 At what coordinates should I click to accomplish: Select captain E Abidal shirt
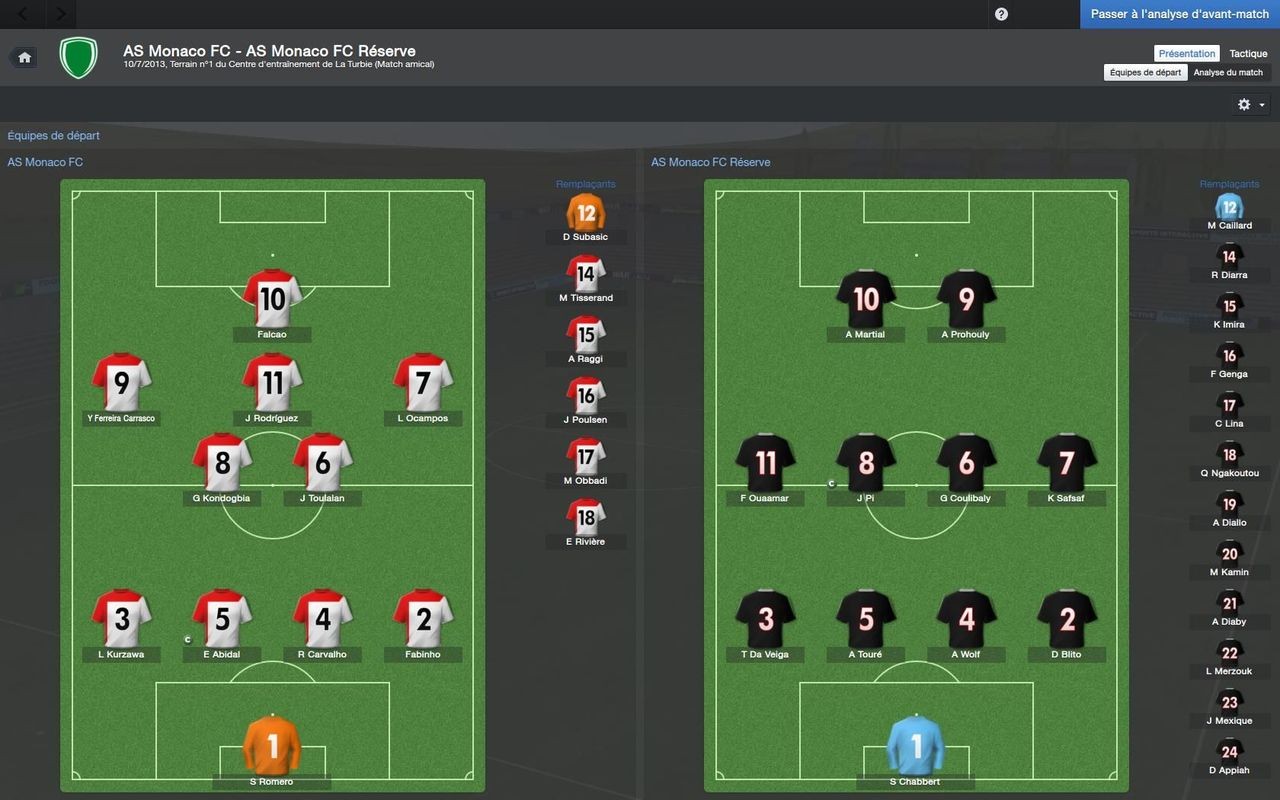[x=222, y=620]
